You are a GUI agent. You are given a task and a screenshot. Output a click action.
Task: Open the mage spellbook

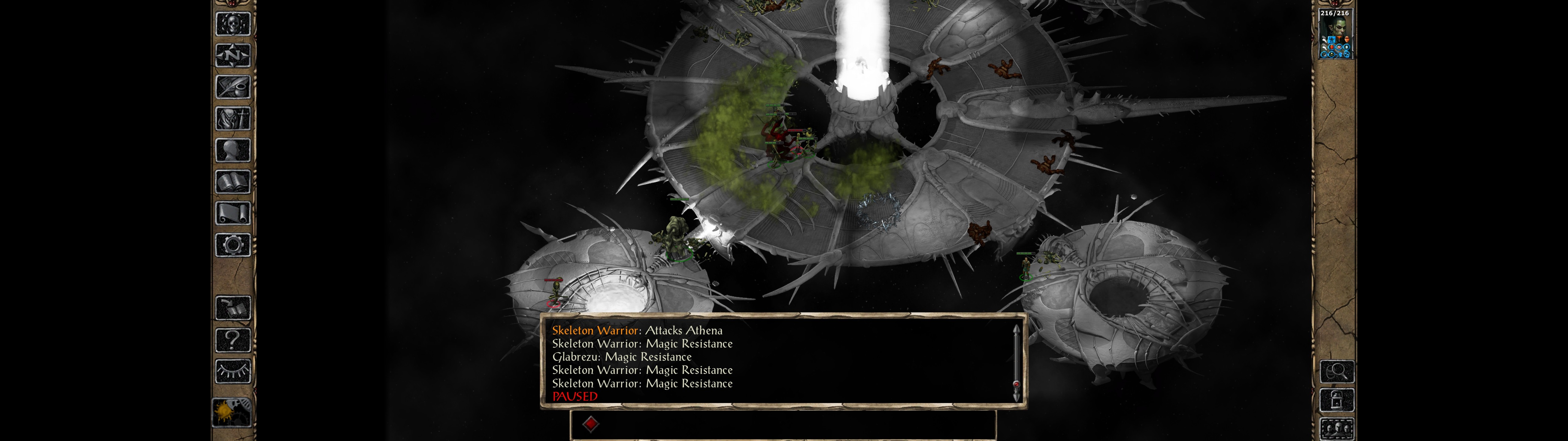point(232,182)
